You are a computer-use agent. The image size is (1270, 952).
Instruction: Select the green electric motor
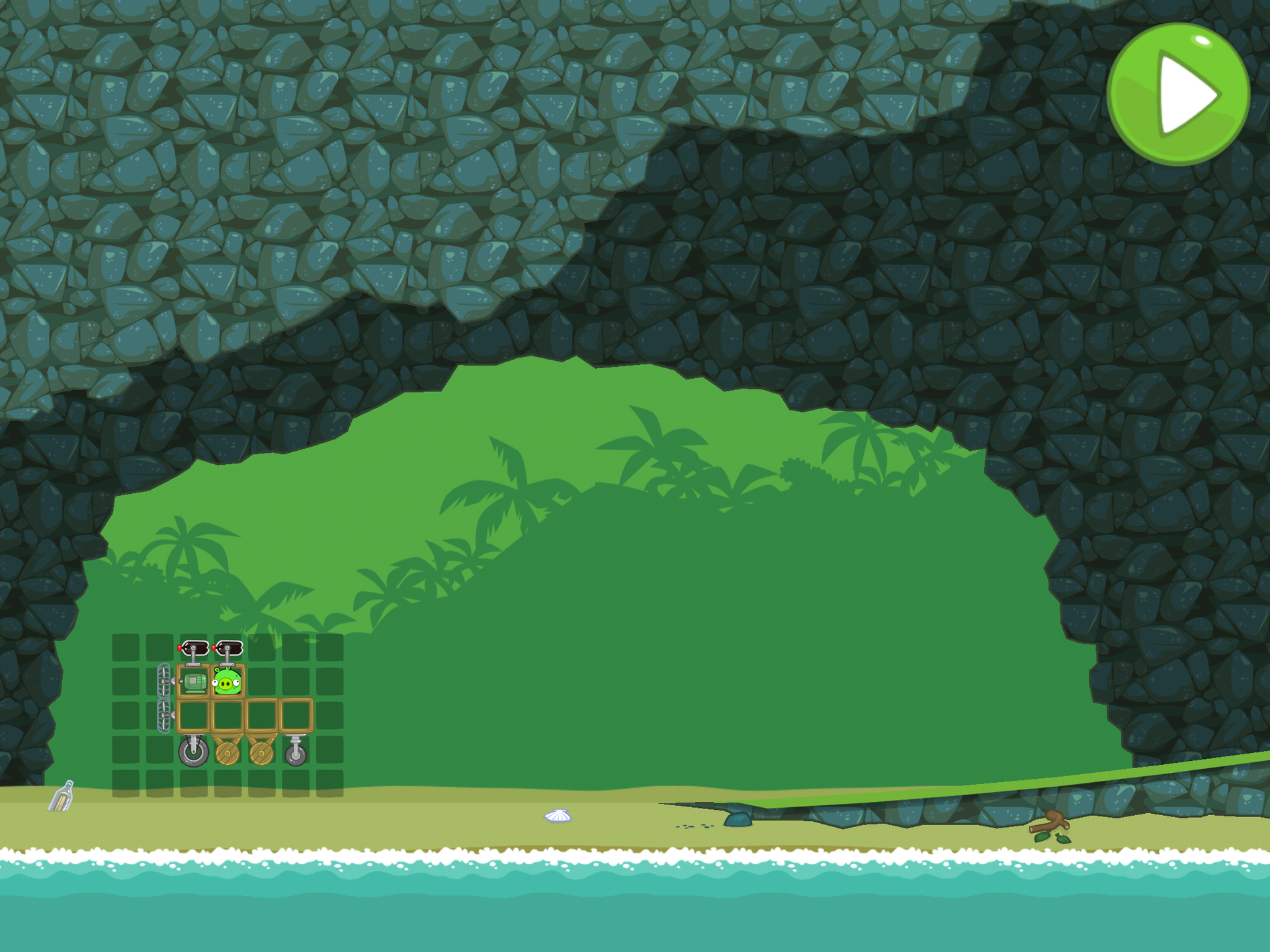[x=194, y=683]
